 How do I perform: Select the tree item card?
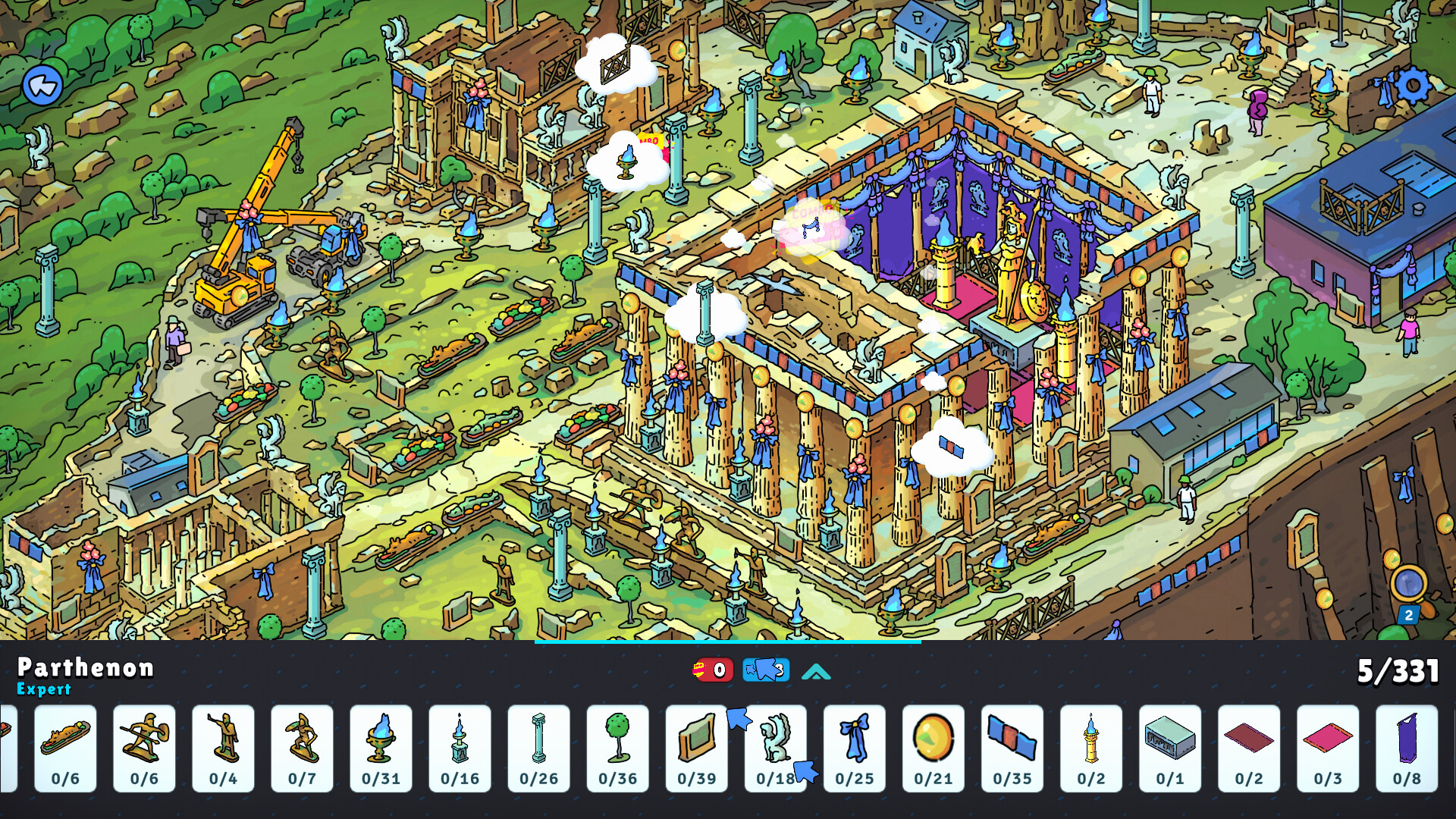tap(618, 747)
